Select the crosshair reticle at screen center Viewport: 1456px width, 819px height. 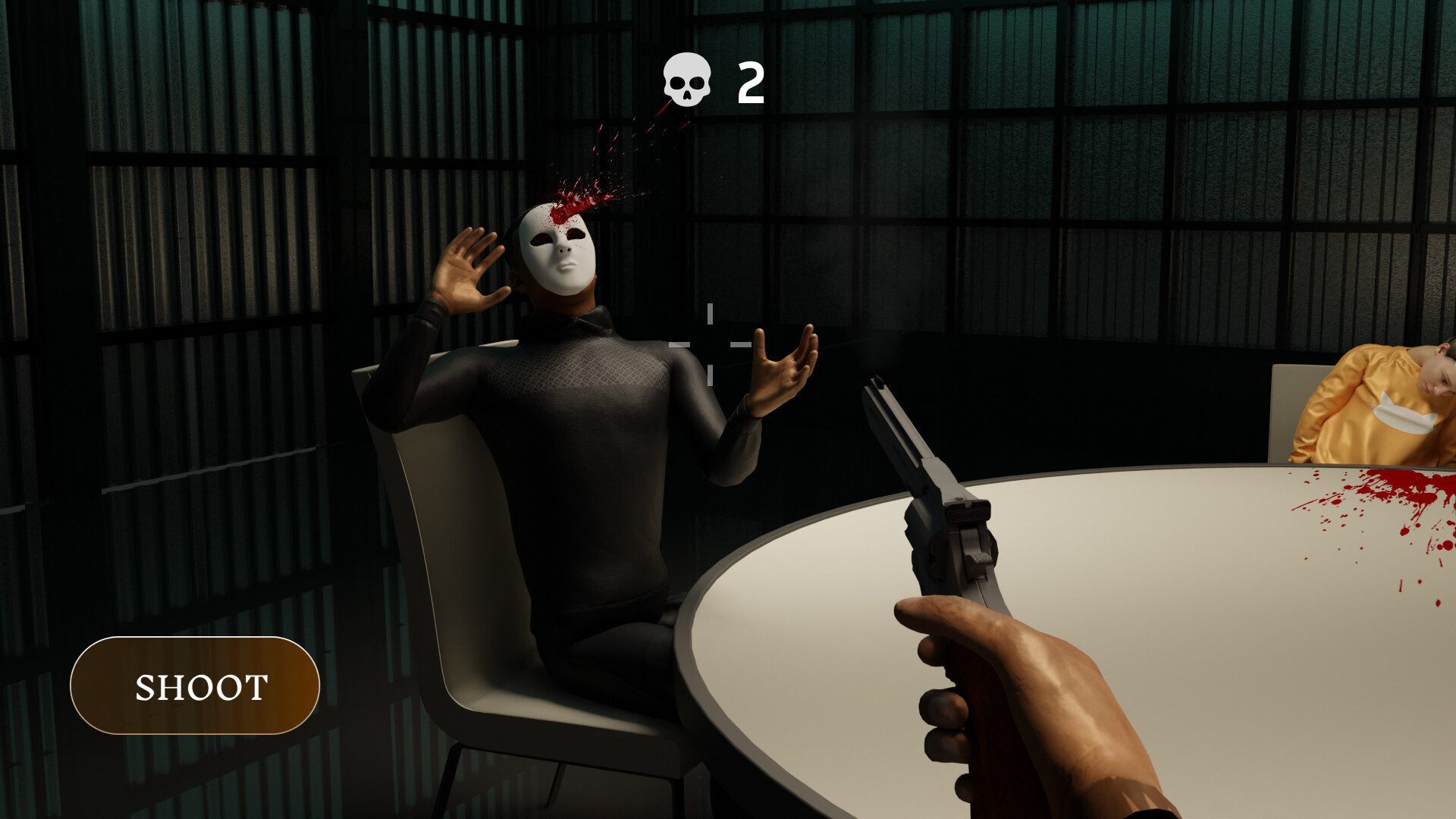coord(709,345)
